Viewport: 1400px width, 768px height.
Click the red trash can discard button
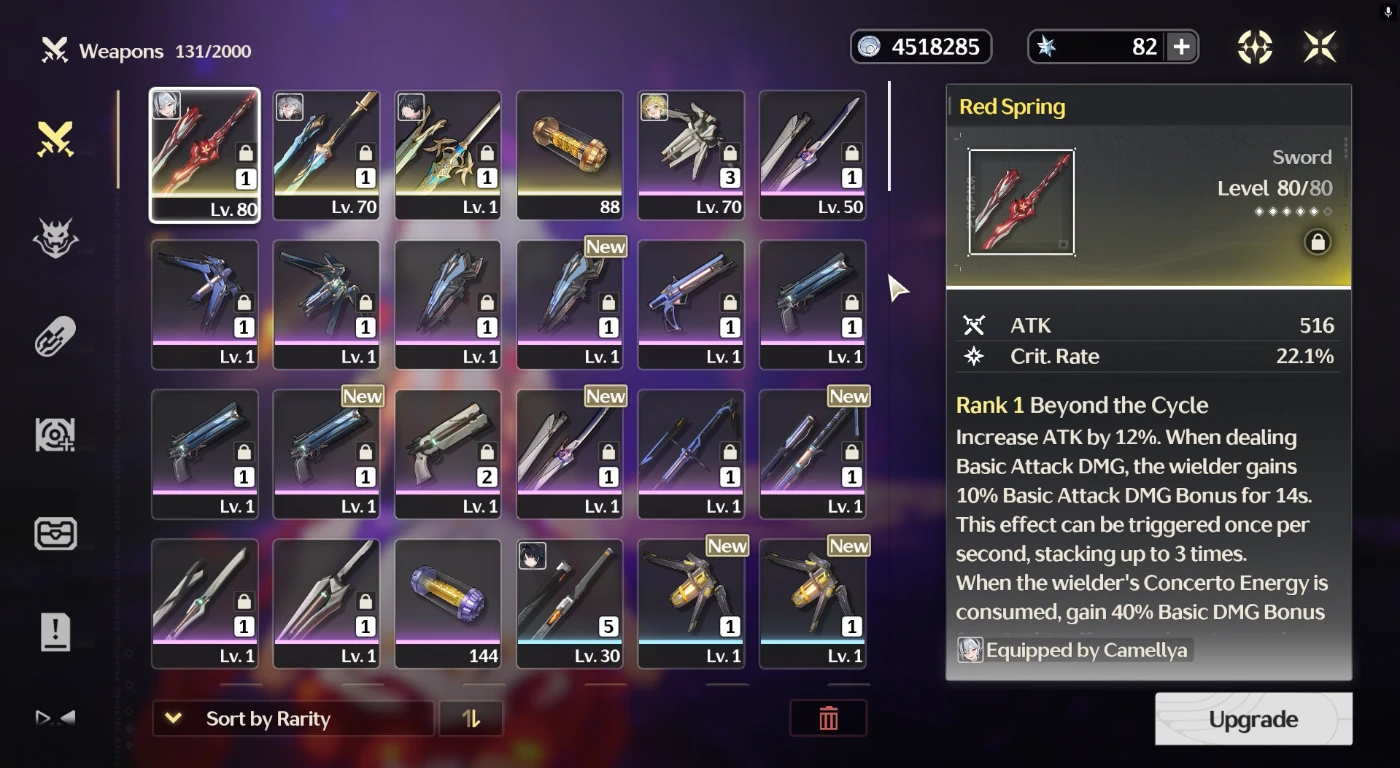click(828, 718)
